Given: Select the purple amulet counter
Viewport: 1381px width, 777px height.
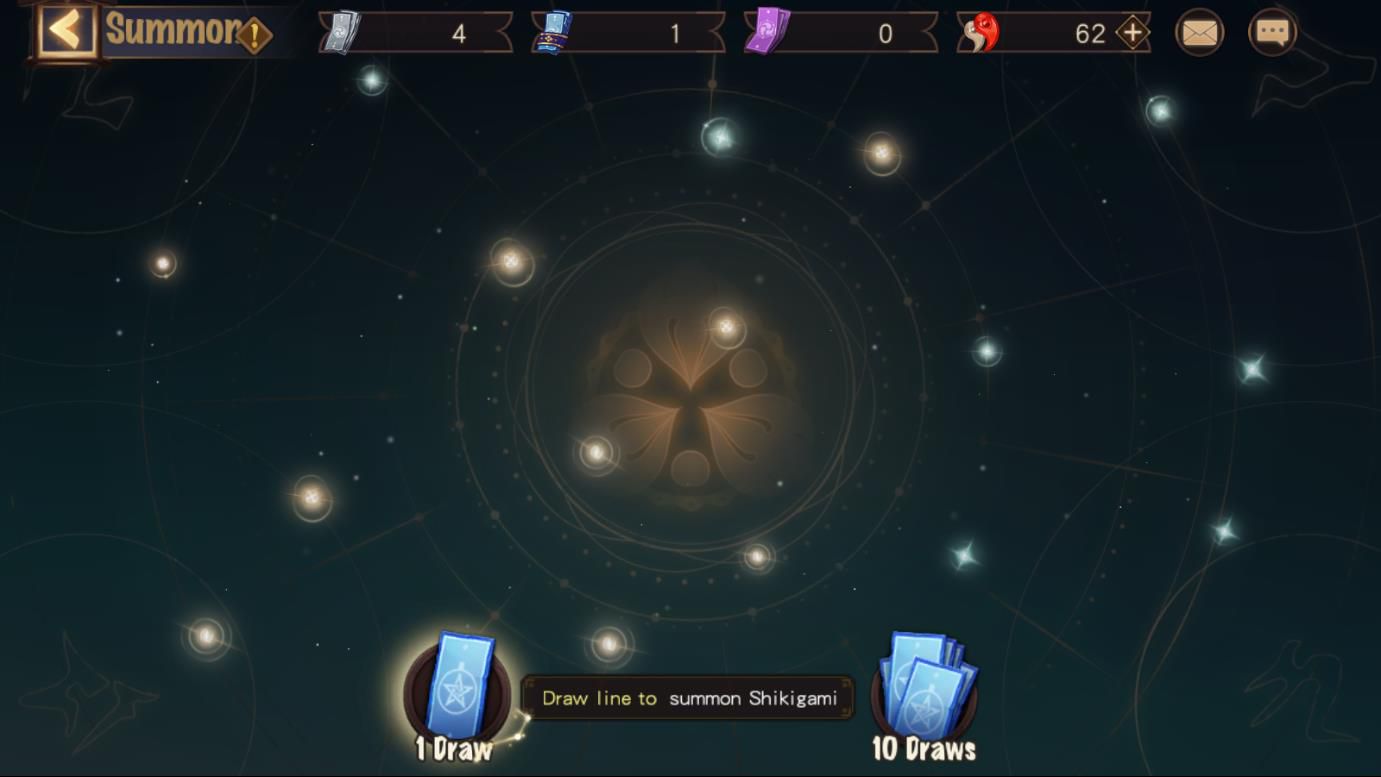Looking at the screenshot, I should click(x=840, y=33).
